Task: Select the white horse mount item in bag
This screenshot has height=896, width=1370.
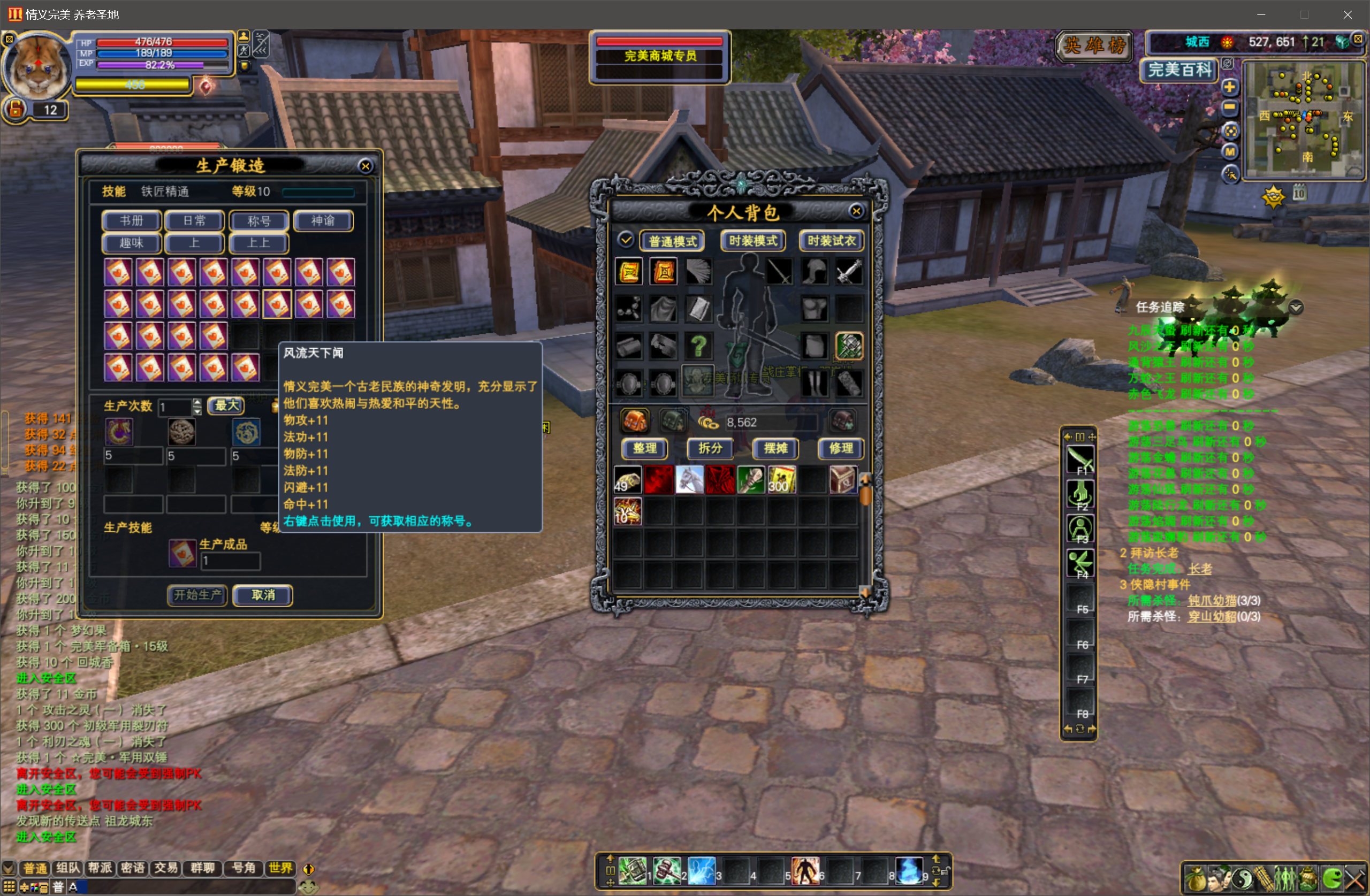Action: click(689, 479)
